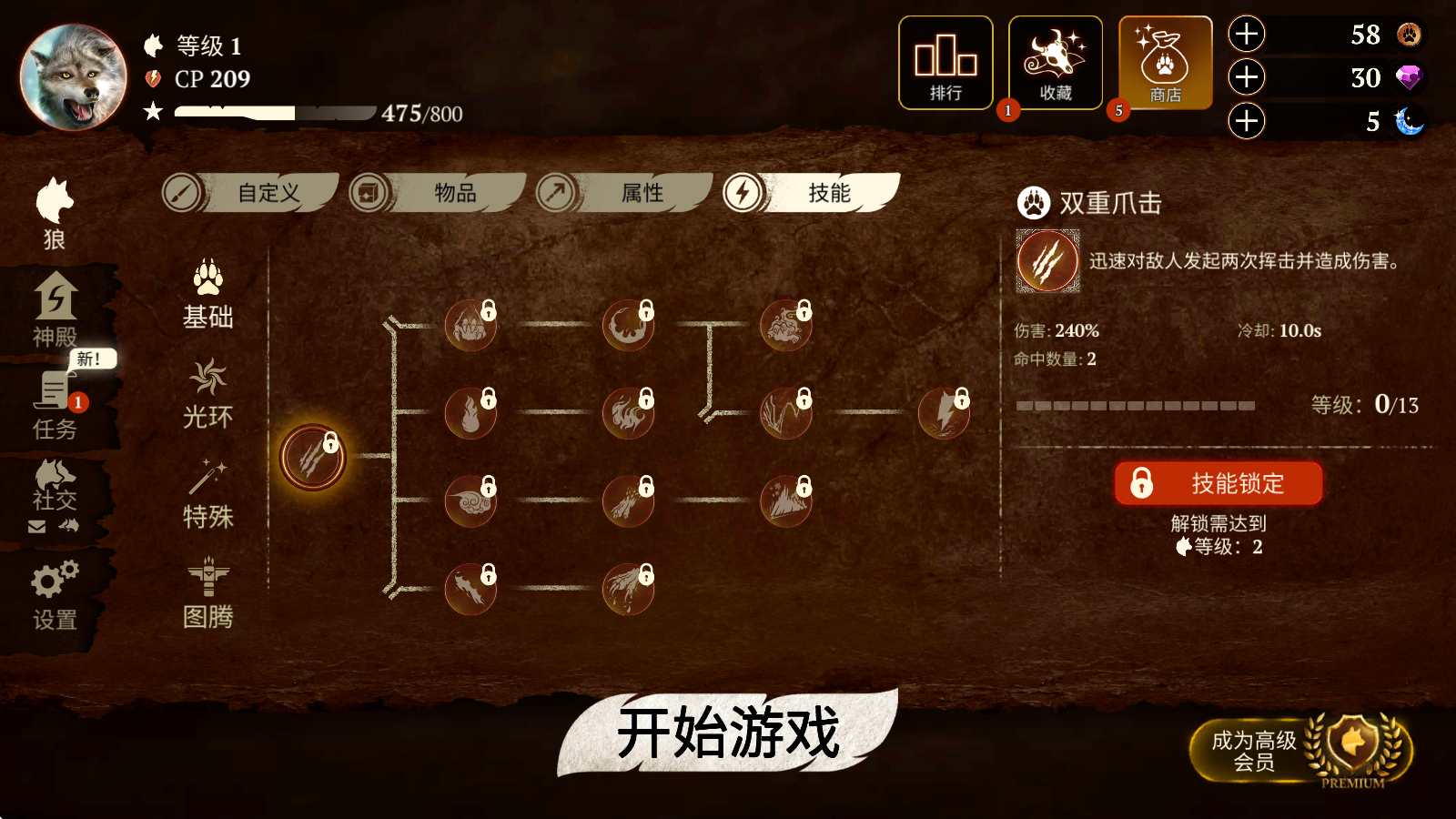This screenshot has width=1456, height=819.
Task: Click the experience bar showing 475/800
Action: click(273, 114)
